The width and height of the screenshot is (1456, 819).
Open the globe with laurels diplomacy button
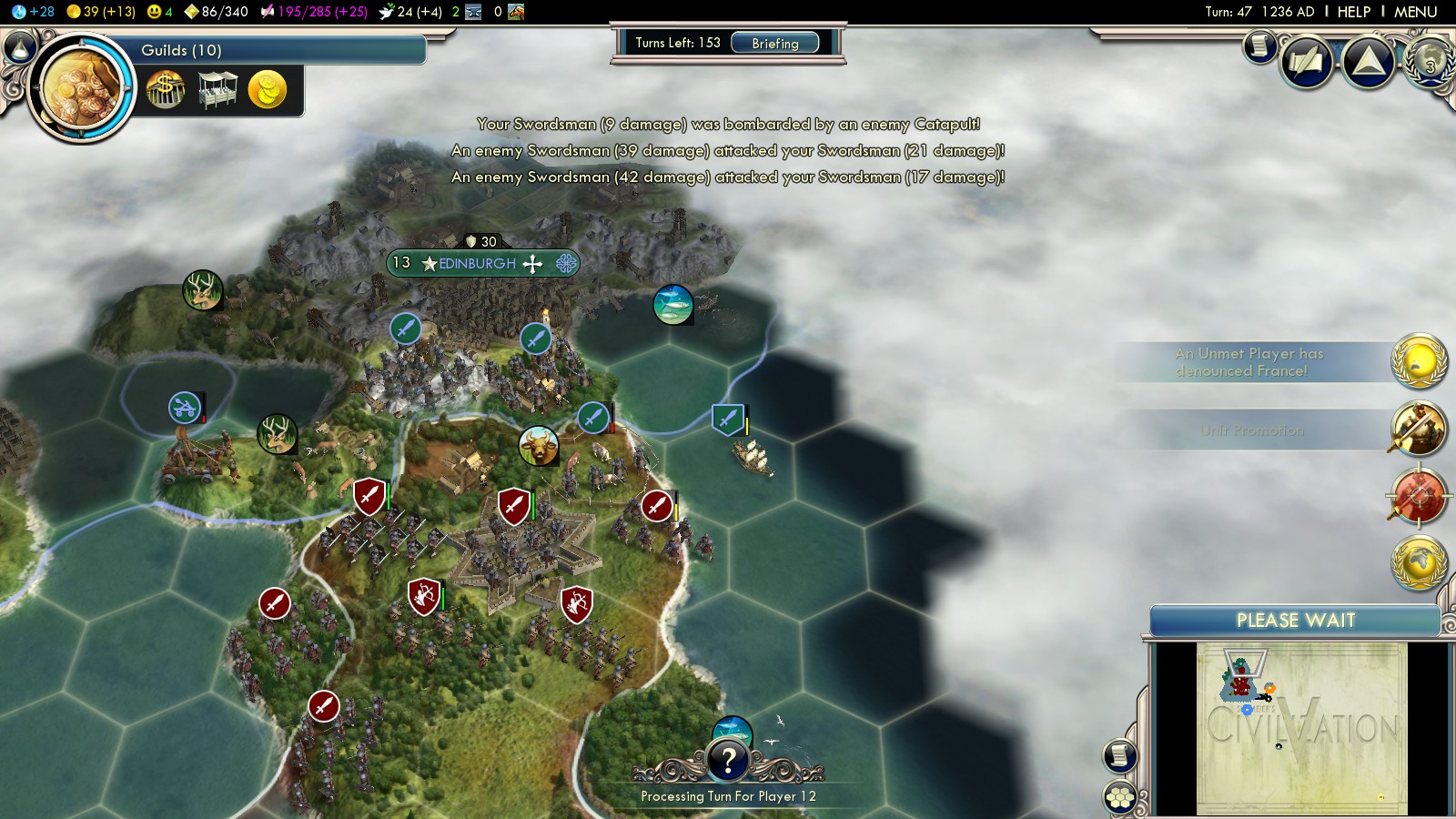[1430, 62]
